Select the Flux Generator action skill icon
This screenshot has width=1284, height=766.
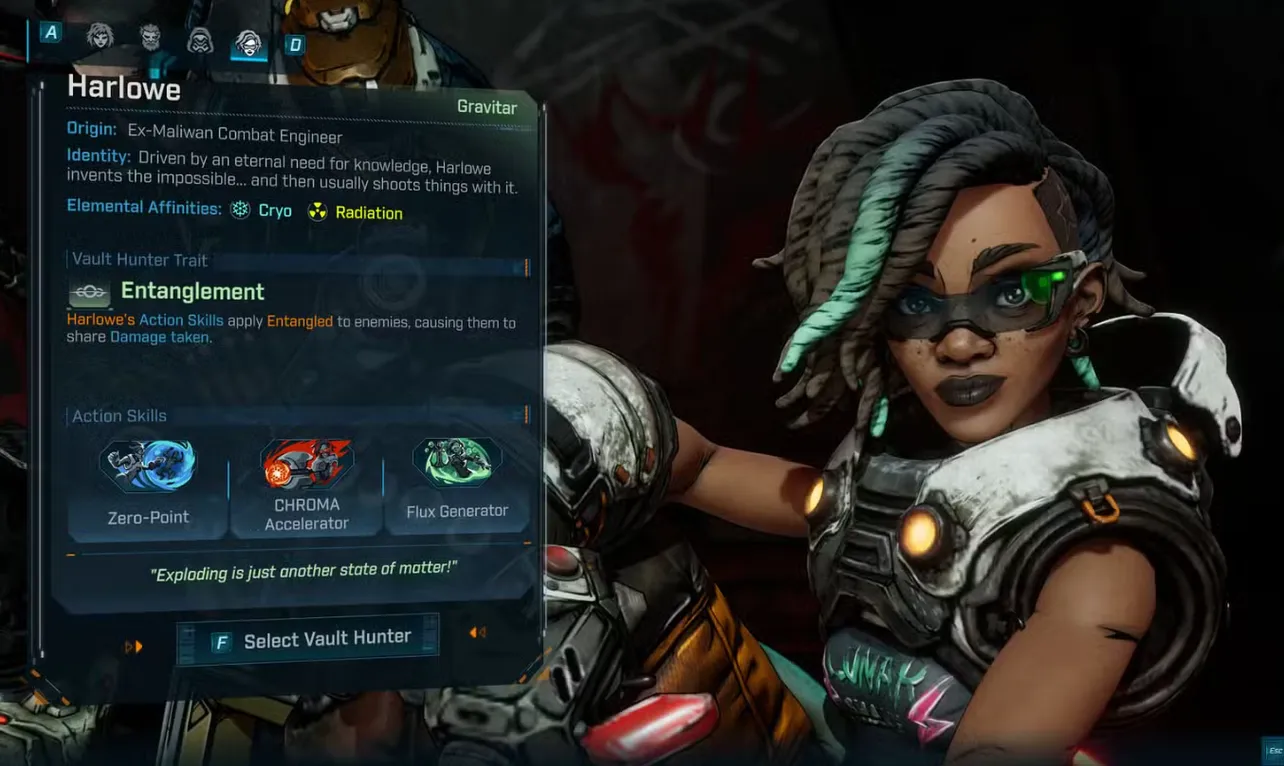tap(457, 460)
